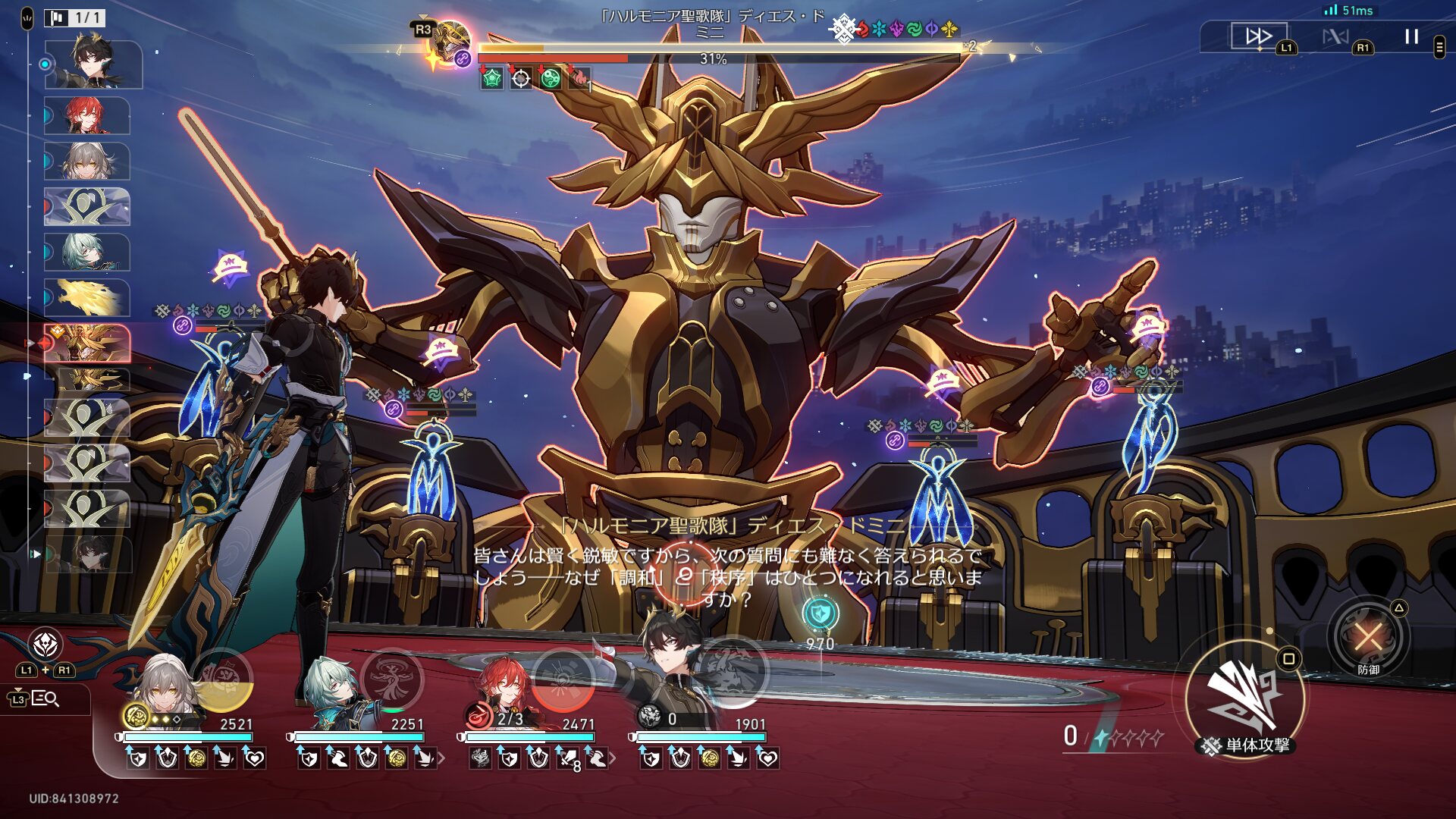This screenshot has width=1456, height=819.
Task: Select the teal-haired character portrait
Action: coord(334,692)
